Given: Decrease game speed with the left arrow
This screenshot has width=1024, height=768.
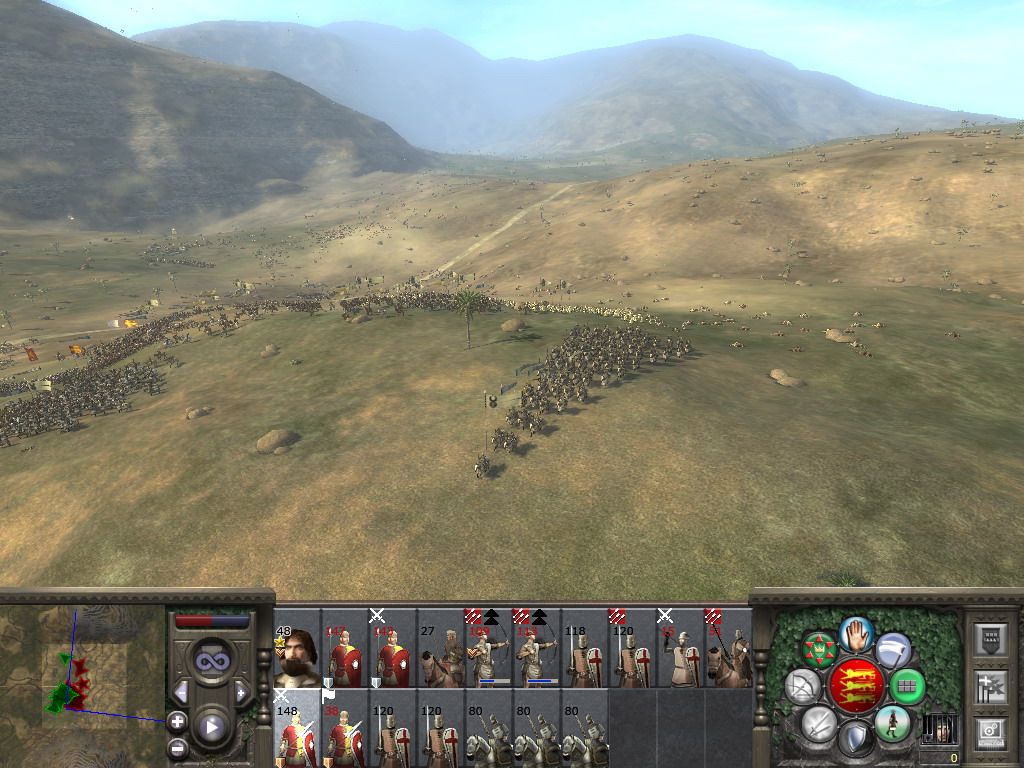Looking at the screenshot, I should [x=181, y=692].
